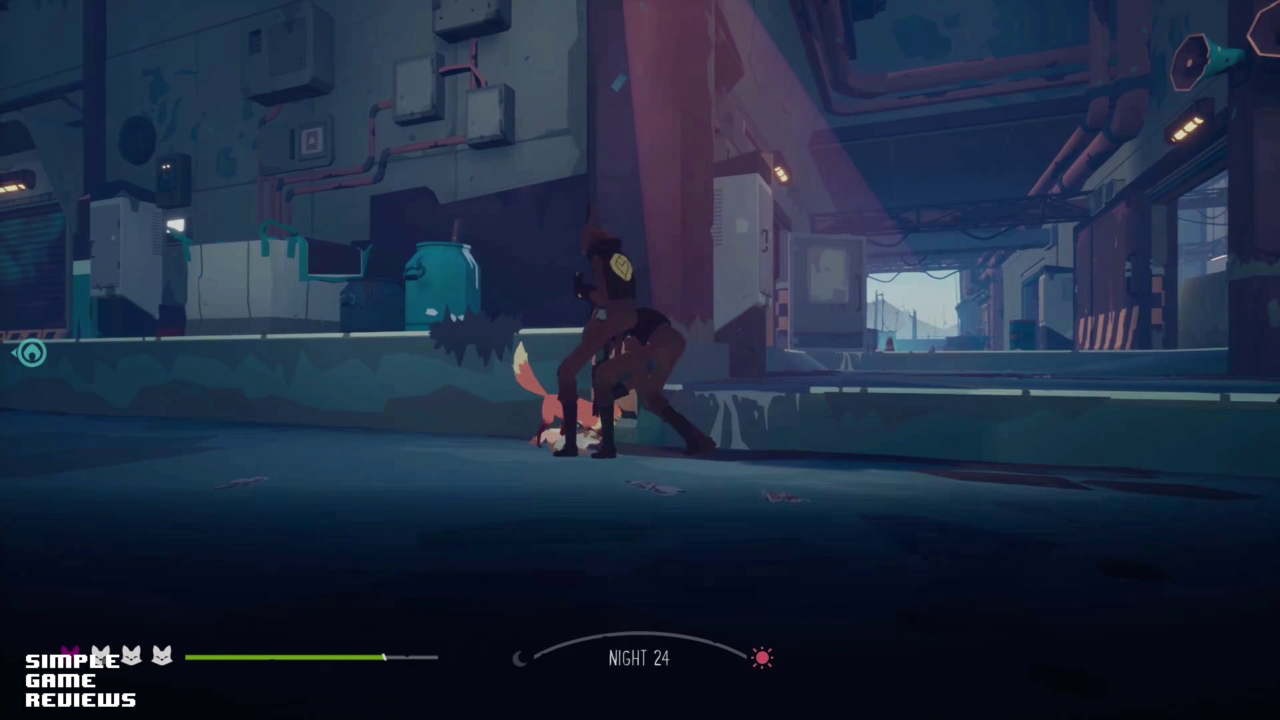Viewport: 1280px width, 720px height.
Task: Select the third fox cub portrait icon
Action: pos(131,655)
